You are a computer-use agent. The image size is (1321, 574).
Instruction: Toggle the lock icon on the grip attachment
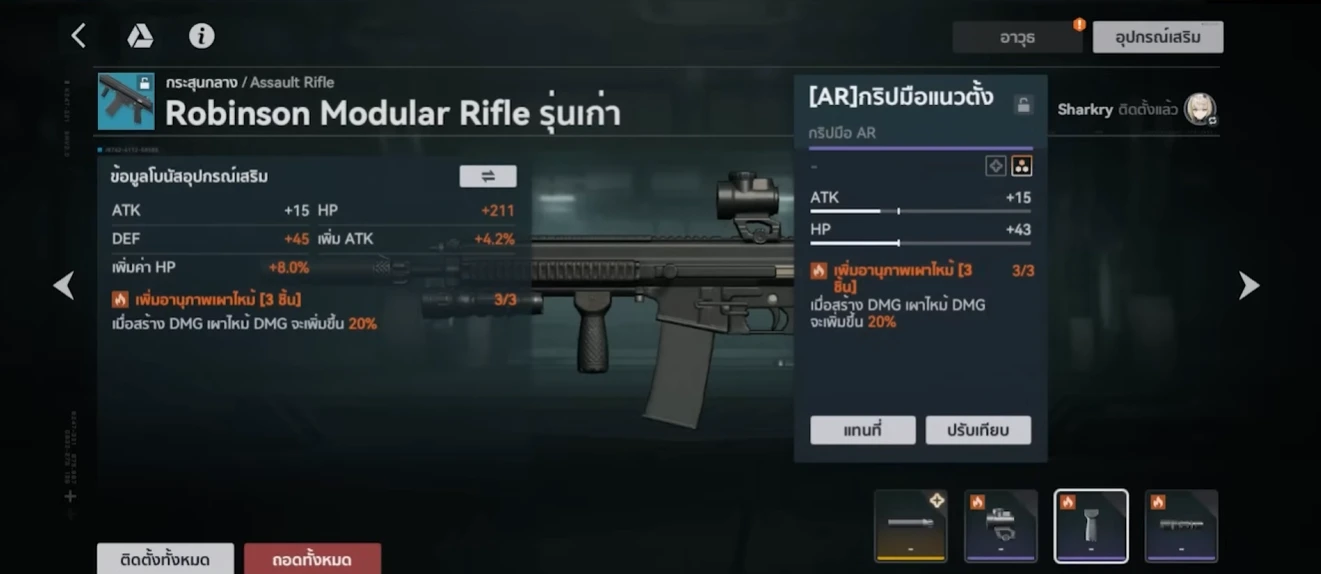(x=1022, y=104)
